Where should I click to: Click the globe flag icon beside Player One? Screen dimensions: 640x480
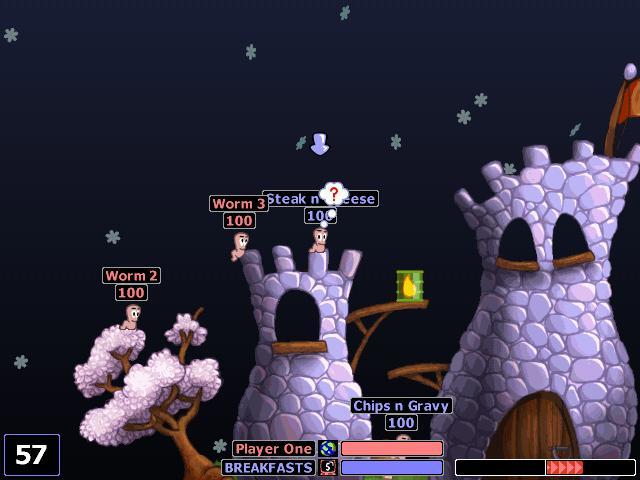click(328, 449)
